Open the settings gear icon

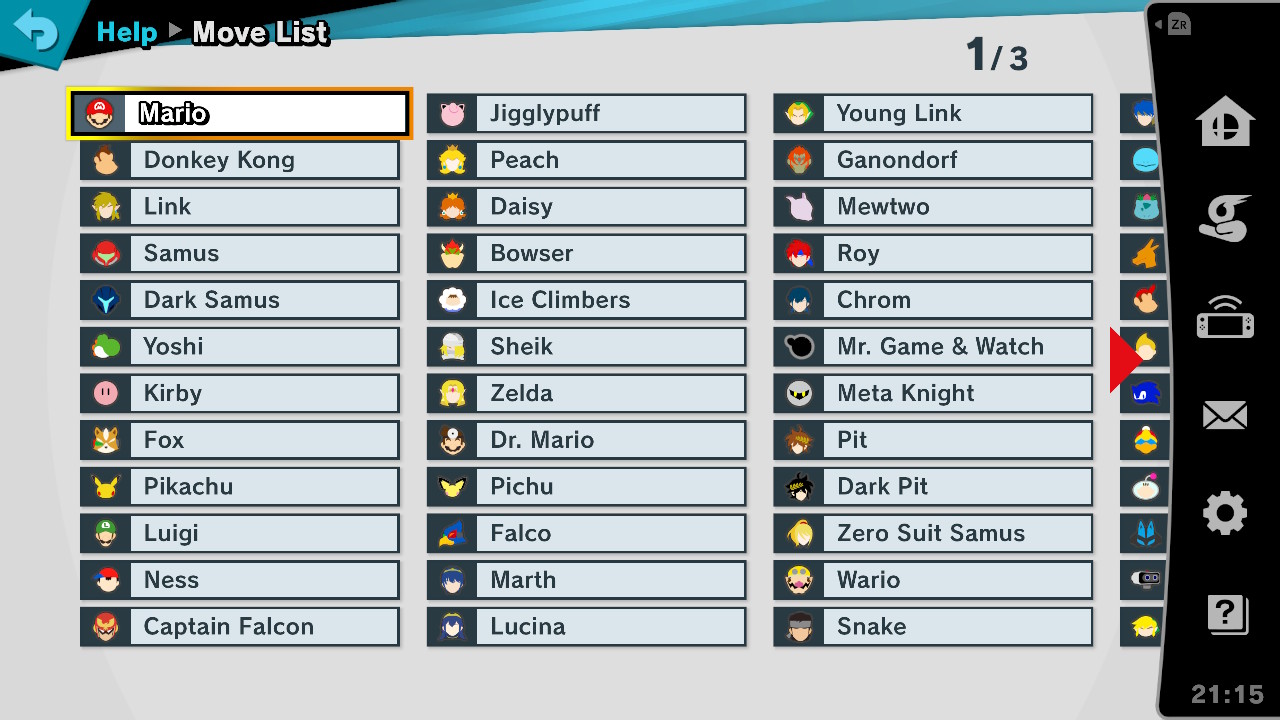[1224, 512]
